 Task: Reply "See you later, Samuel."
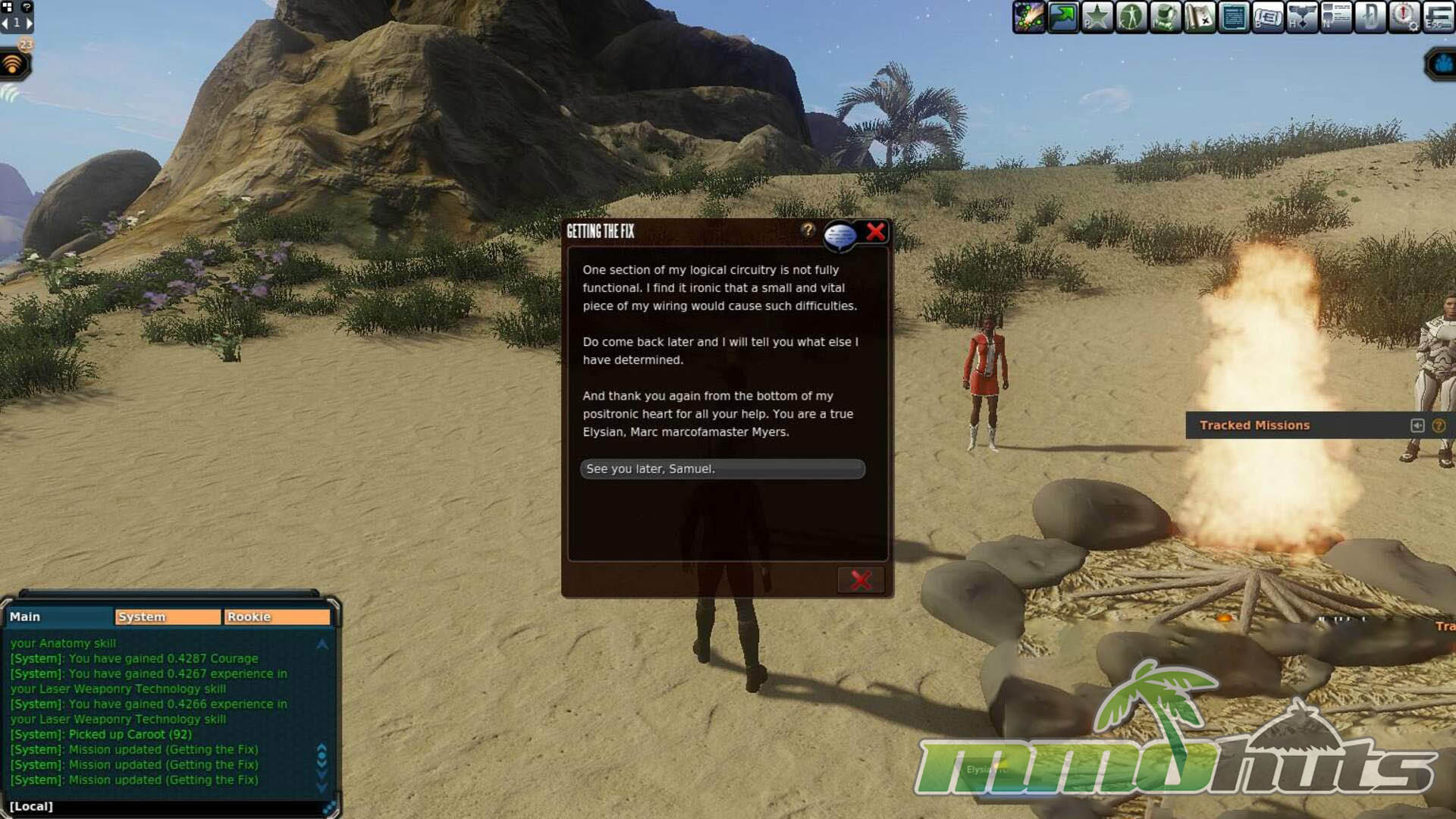point(722,469)
